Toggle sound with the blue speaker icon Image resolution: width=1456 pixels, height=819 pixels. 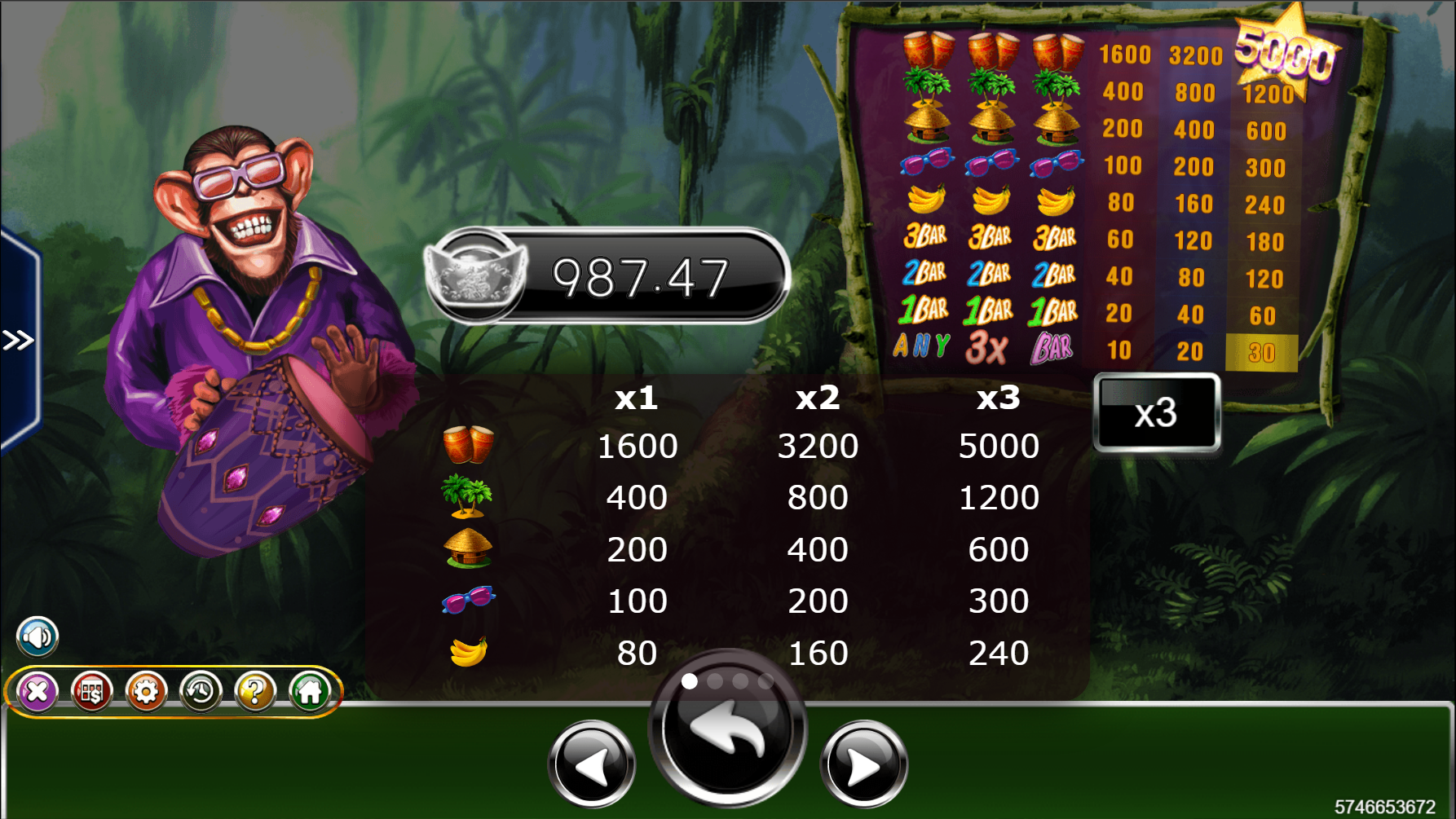[38, 636]
